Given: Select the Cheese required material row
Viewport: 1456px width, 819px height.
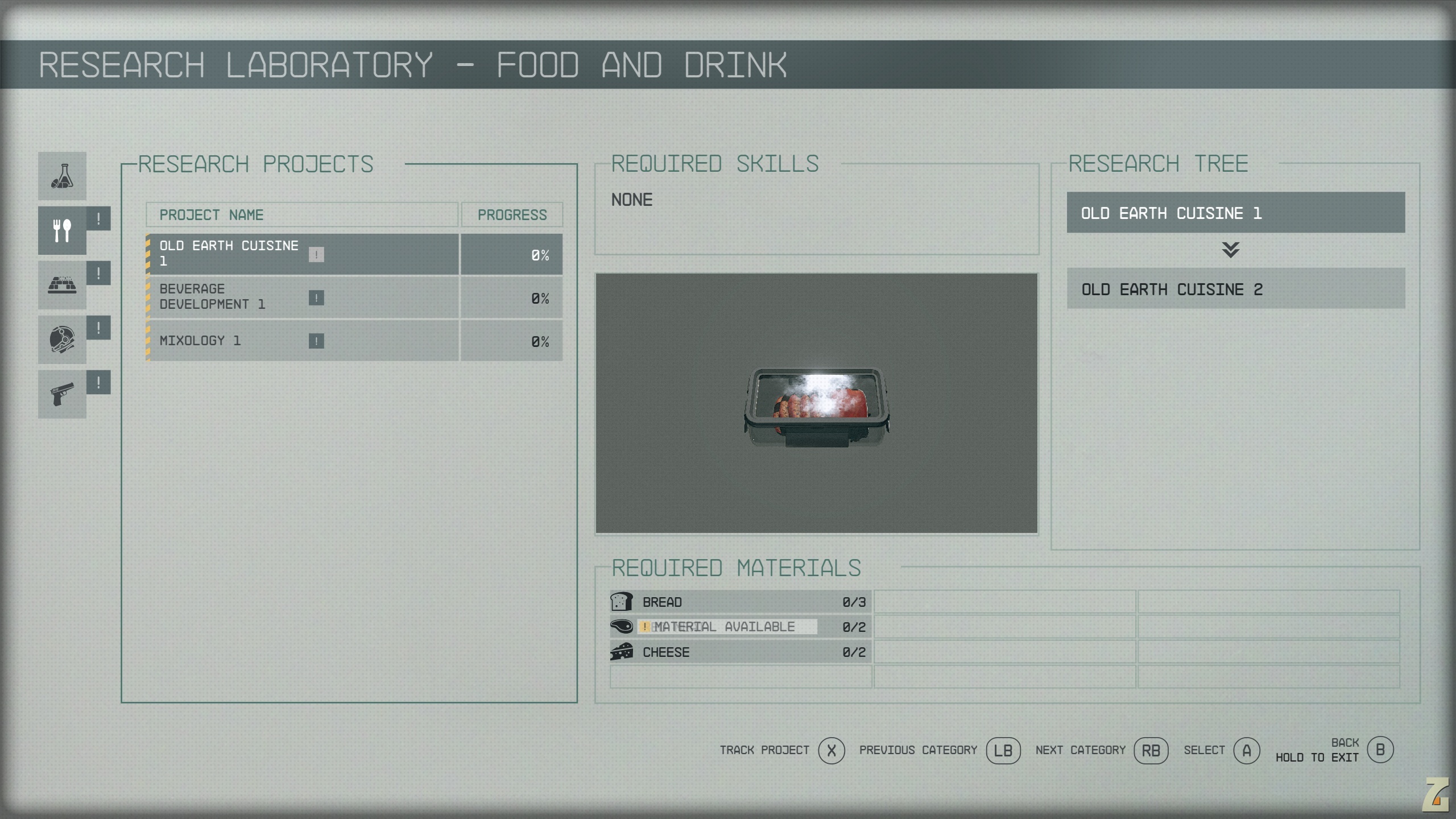Looking at the screenshot, I should 740,652.
